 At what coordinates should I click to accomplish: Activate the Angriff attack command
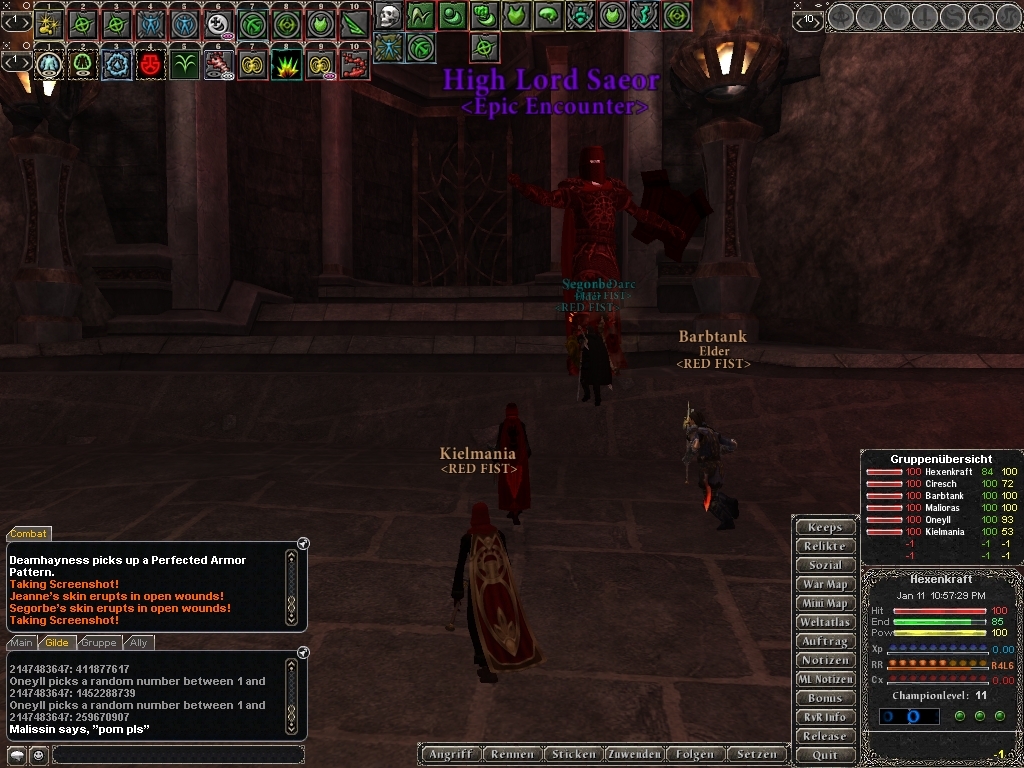(449, 754)
